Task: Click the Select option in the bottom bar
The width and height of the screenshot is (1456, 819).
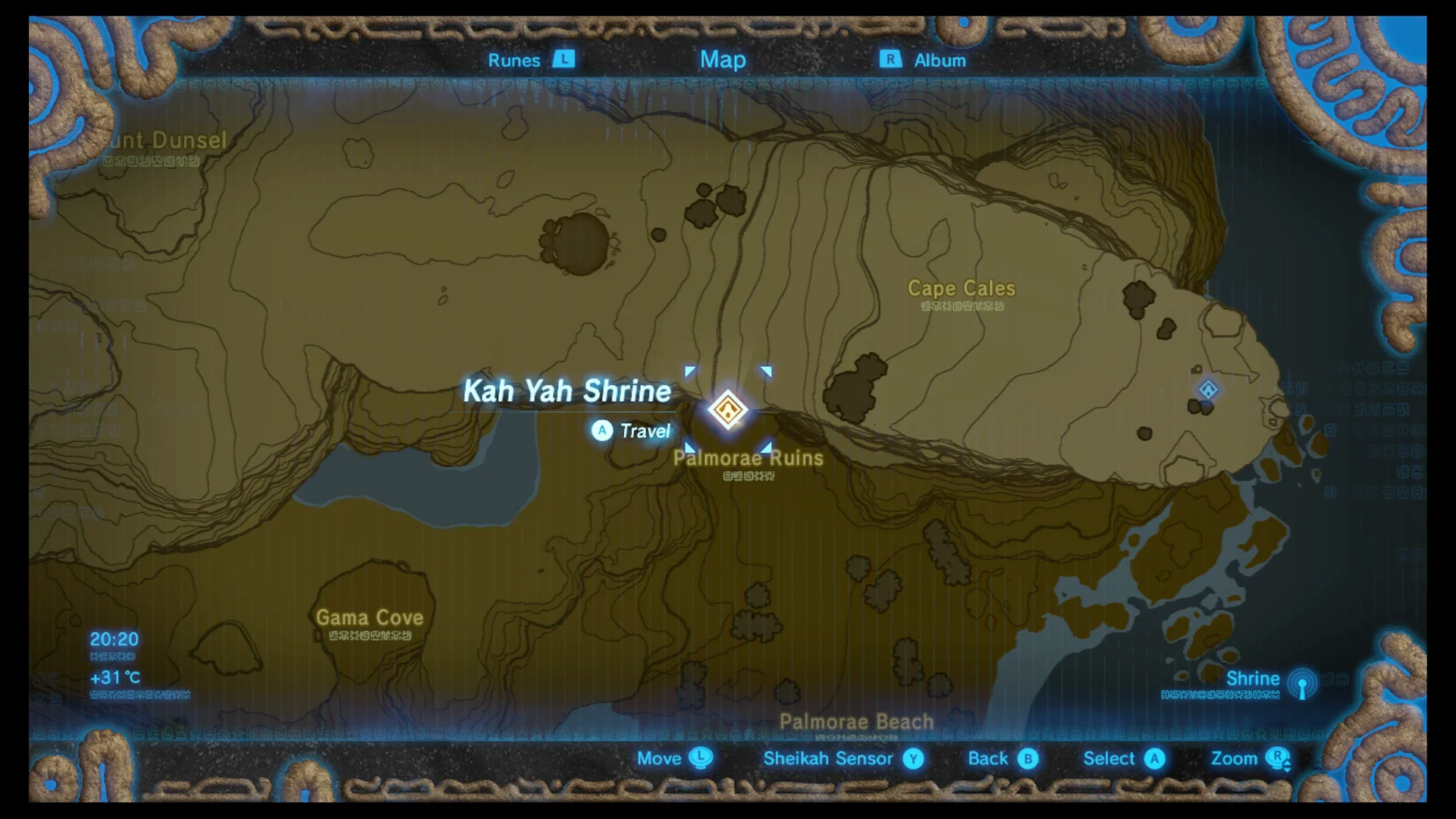Action: point(1108,758)
